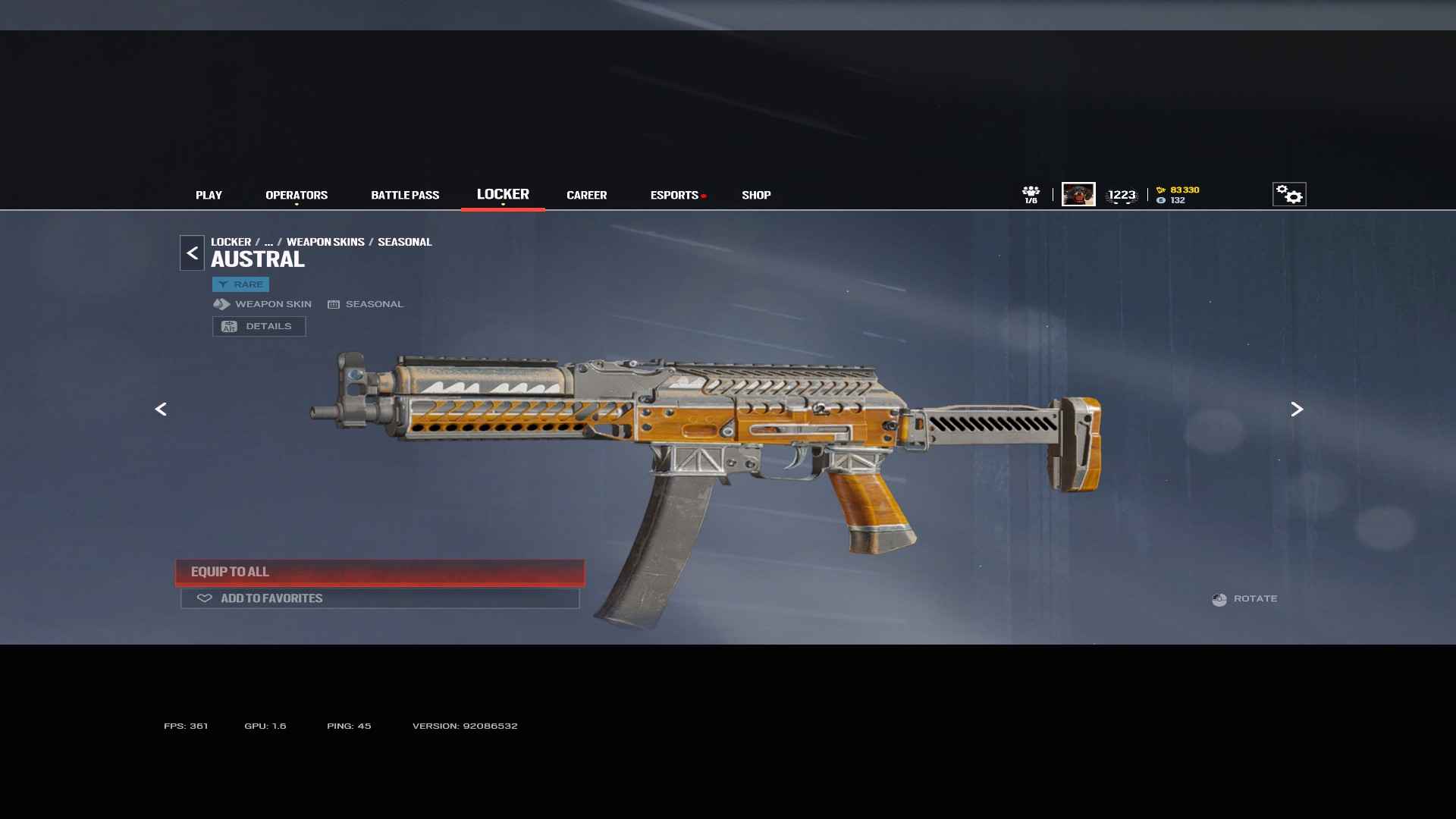This screenshot has width=1456, height=819.
Task: Open the Battle Pass tab
Action: (405, 195)
